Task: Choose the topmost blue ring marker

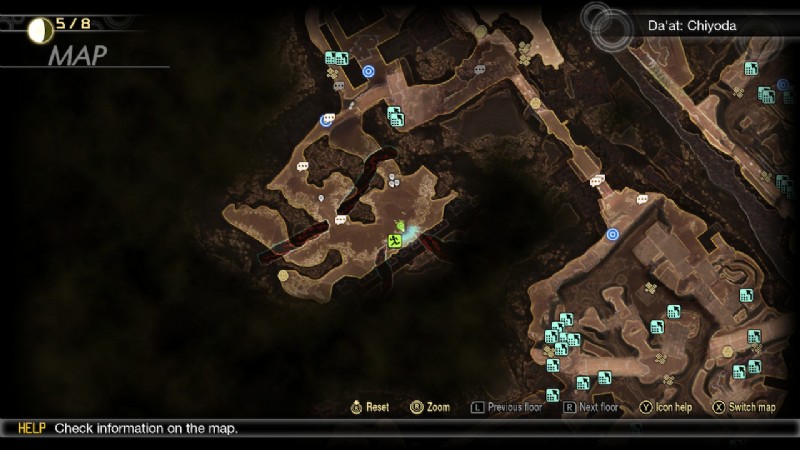Action: [x=369, y=71]
